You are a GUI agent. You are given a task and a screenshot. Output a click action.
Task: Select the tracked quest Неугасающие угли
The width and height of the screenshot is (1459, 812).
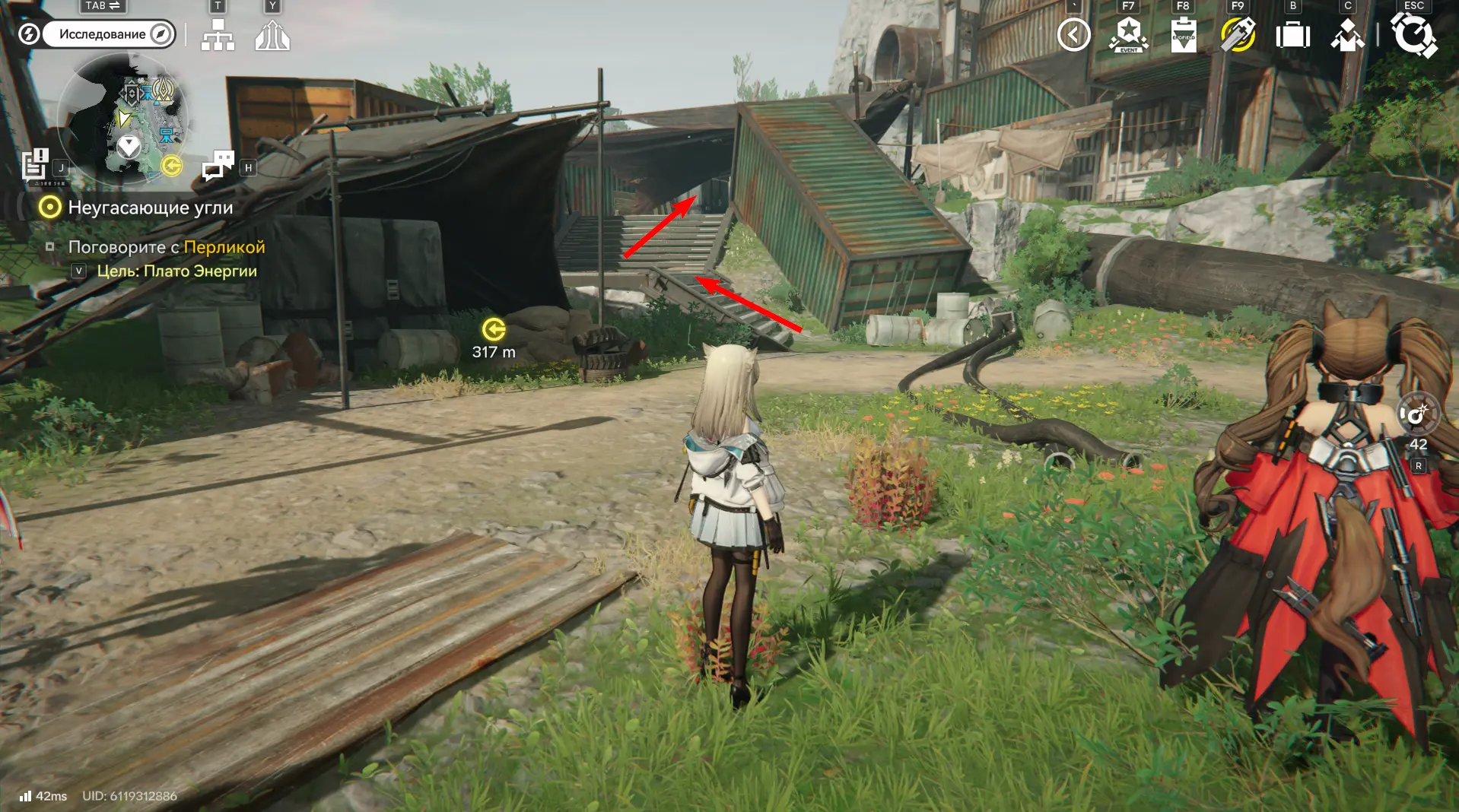[150, 208]
